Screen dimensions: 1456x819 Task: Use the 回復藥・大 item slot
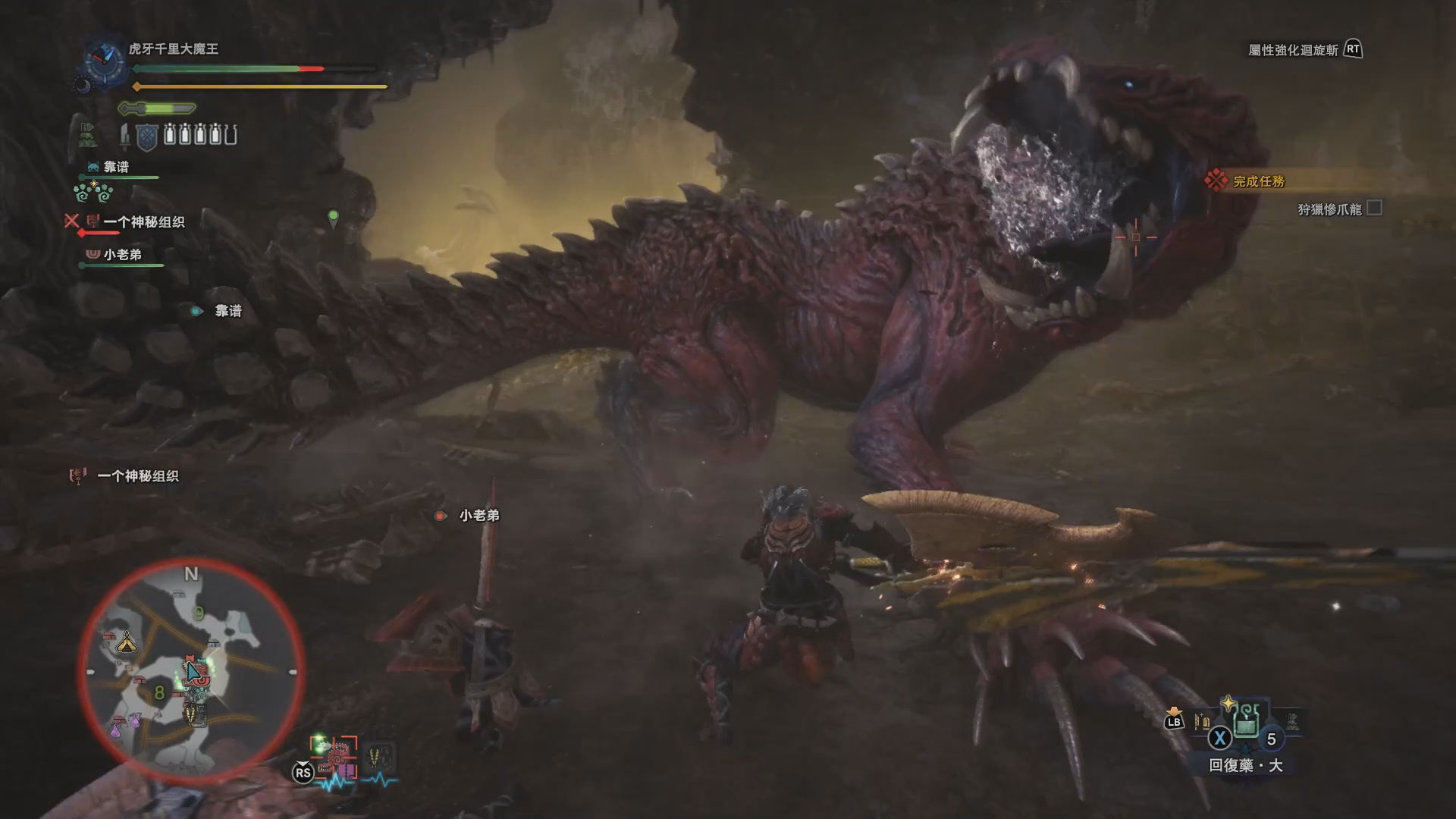(1246, 726)
